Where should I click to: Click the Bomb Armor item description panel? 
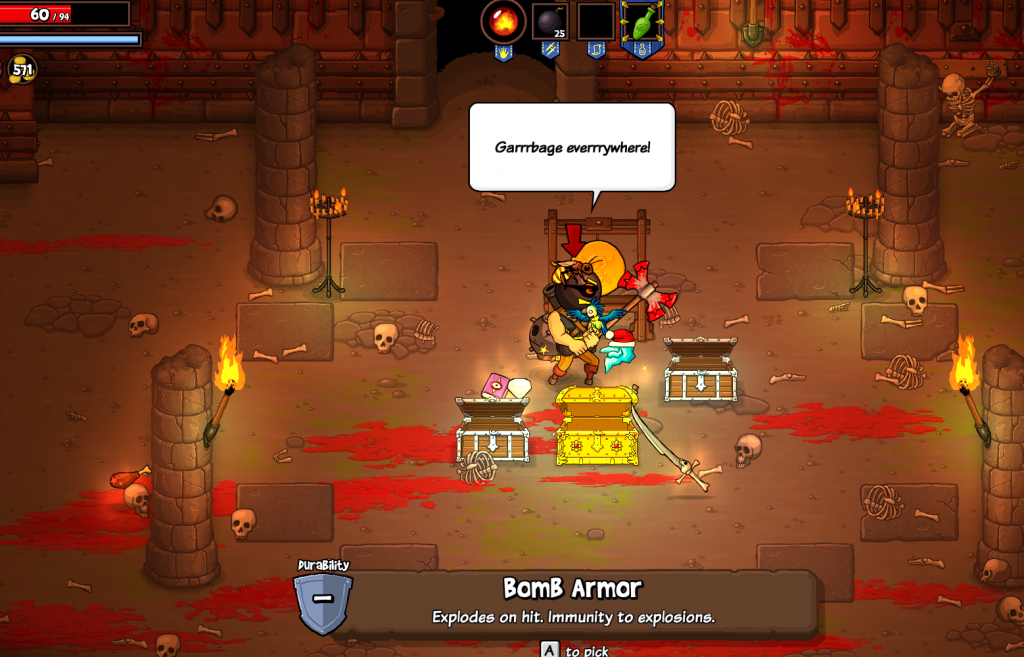pyautogui.click(x=573, y=601)
